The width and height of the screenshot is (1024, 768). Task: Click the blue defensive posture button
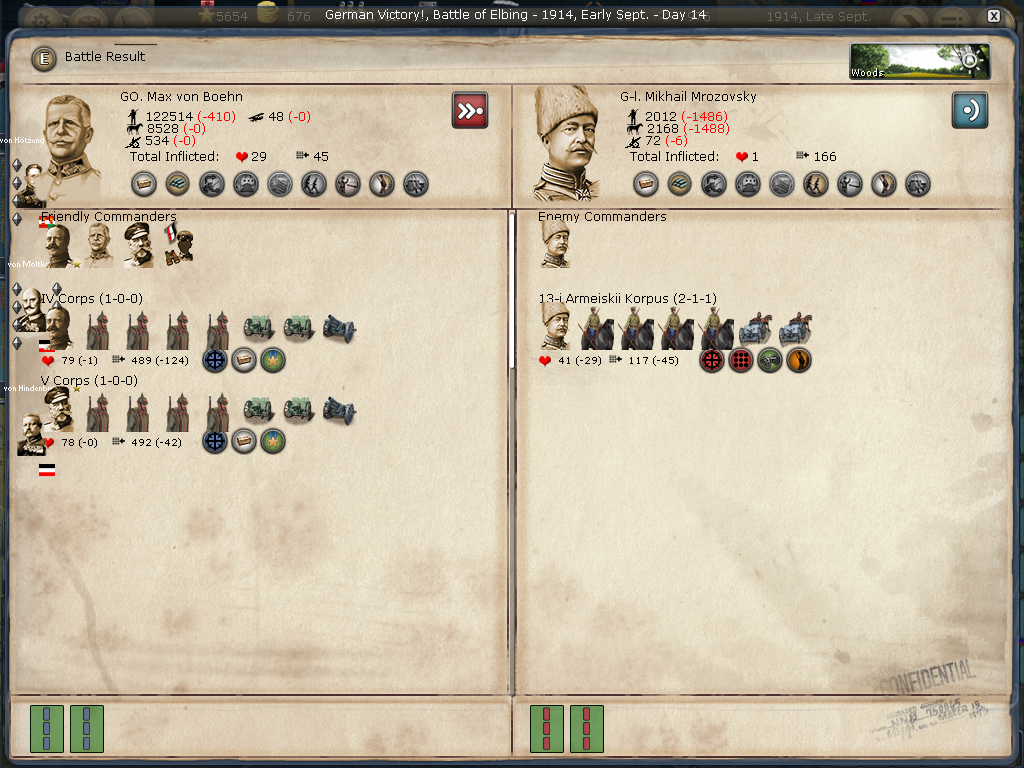pos(969,110)
